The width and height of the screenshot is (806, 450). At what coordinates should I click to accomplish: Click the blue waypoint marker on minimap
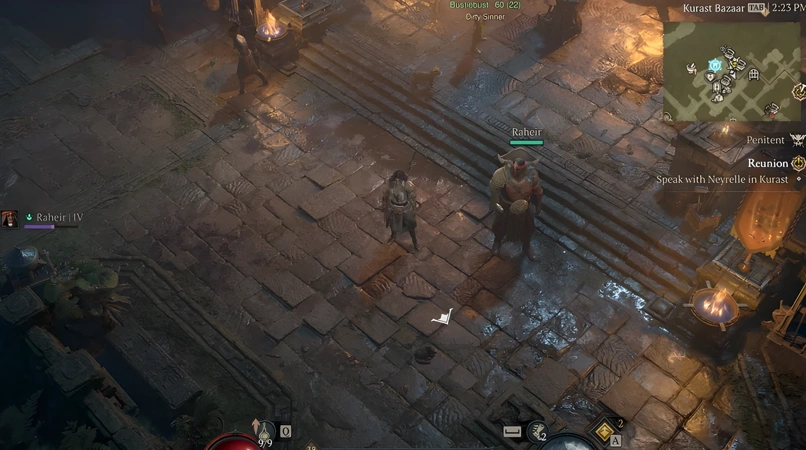(715, 65)
